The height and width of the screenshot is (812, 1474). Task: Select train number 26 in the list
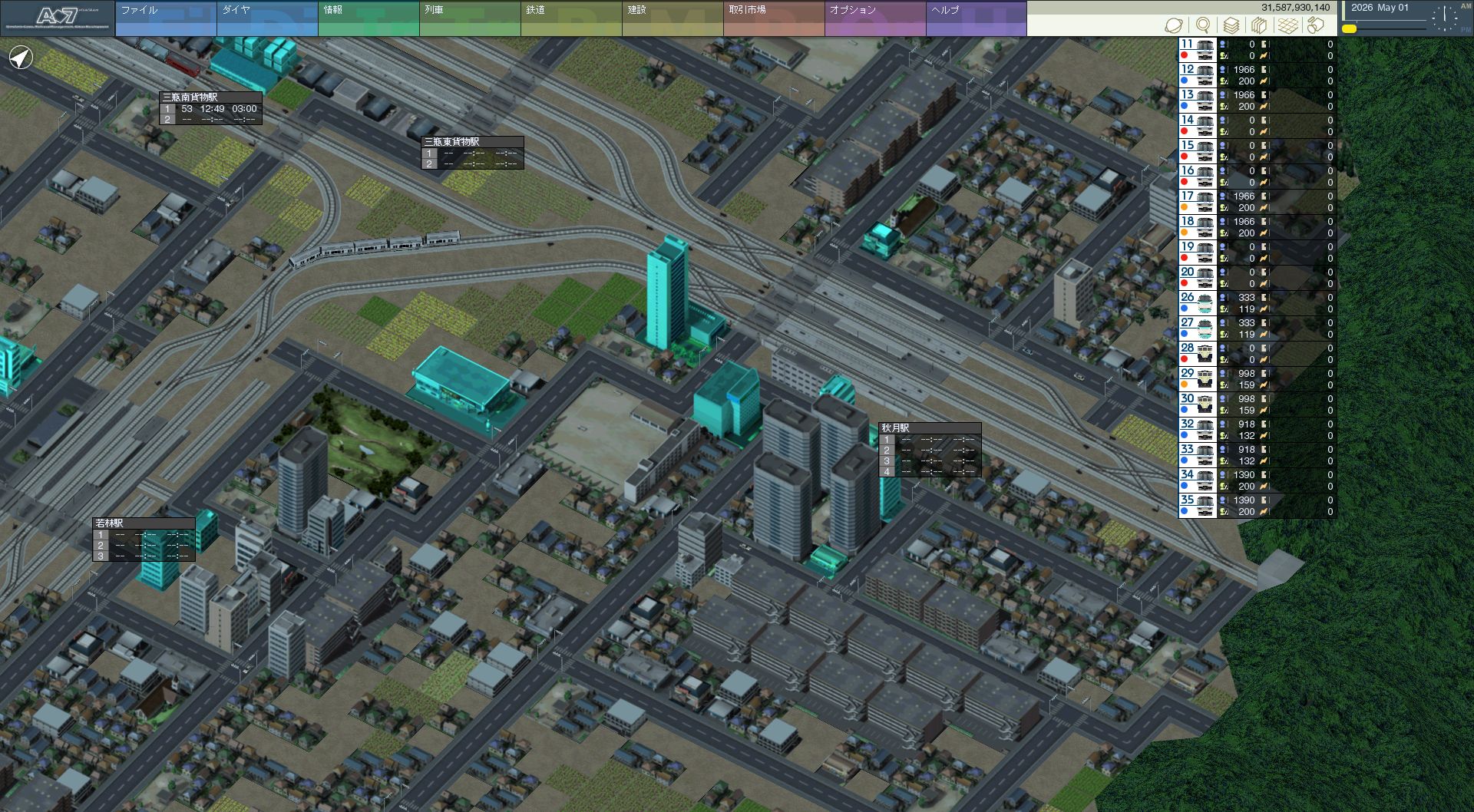point(1197,302)
